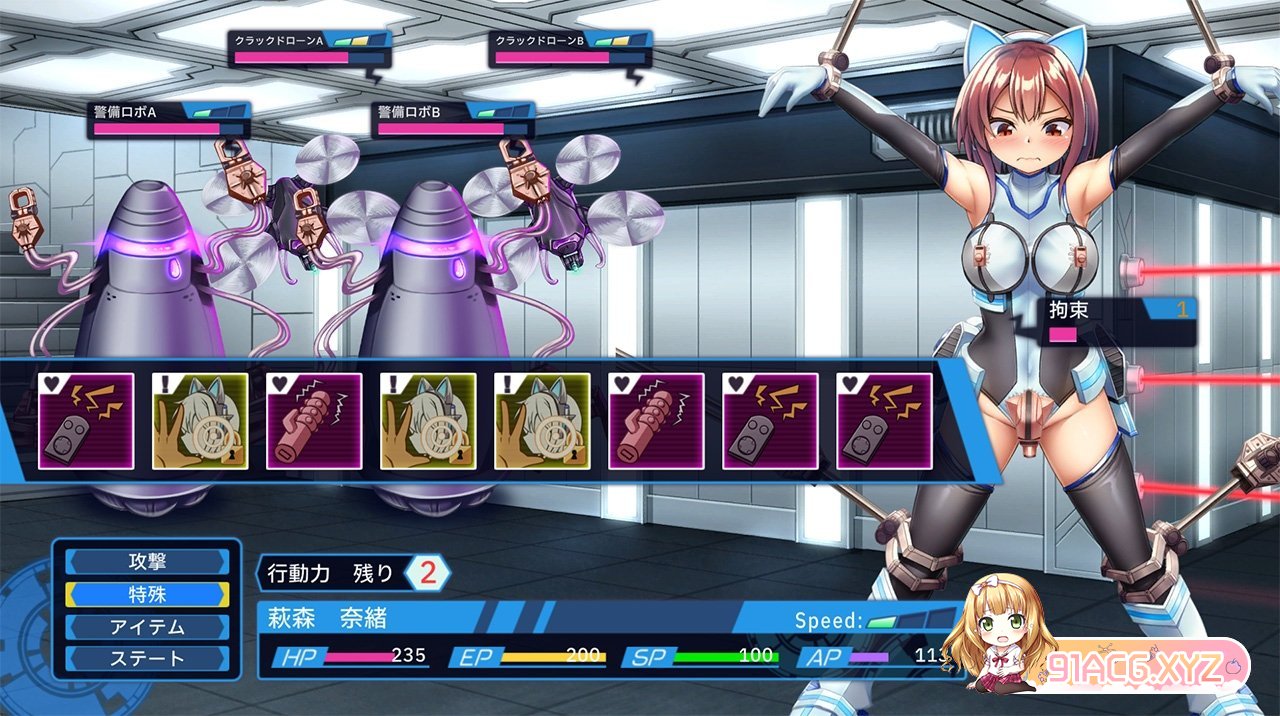Open the アイテム item menu
Image resolution: width=1280 pixels, height=716 pixels.
point(147,627)
